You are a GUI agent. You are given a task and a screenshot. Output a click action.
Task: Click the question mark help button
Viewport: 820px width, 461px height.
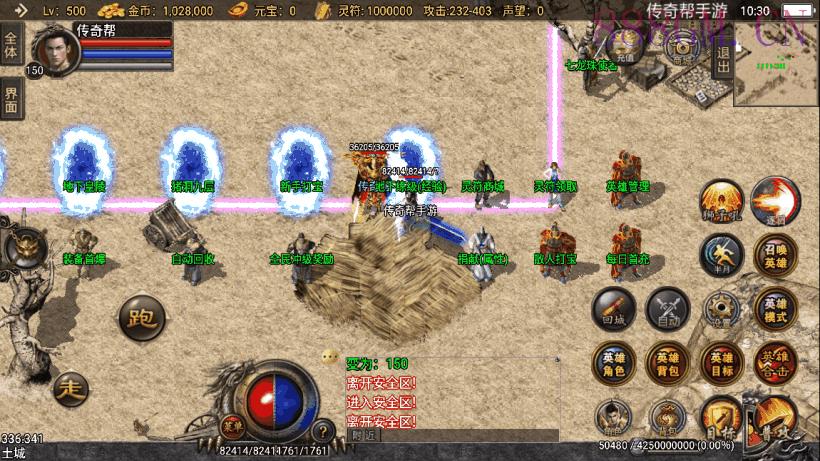click(x=322, y=432)
